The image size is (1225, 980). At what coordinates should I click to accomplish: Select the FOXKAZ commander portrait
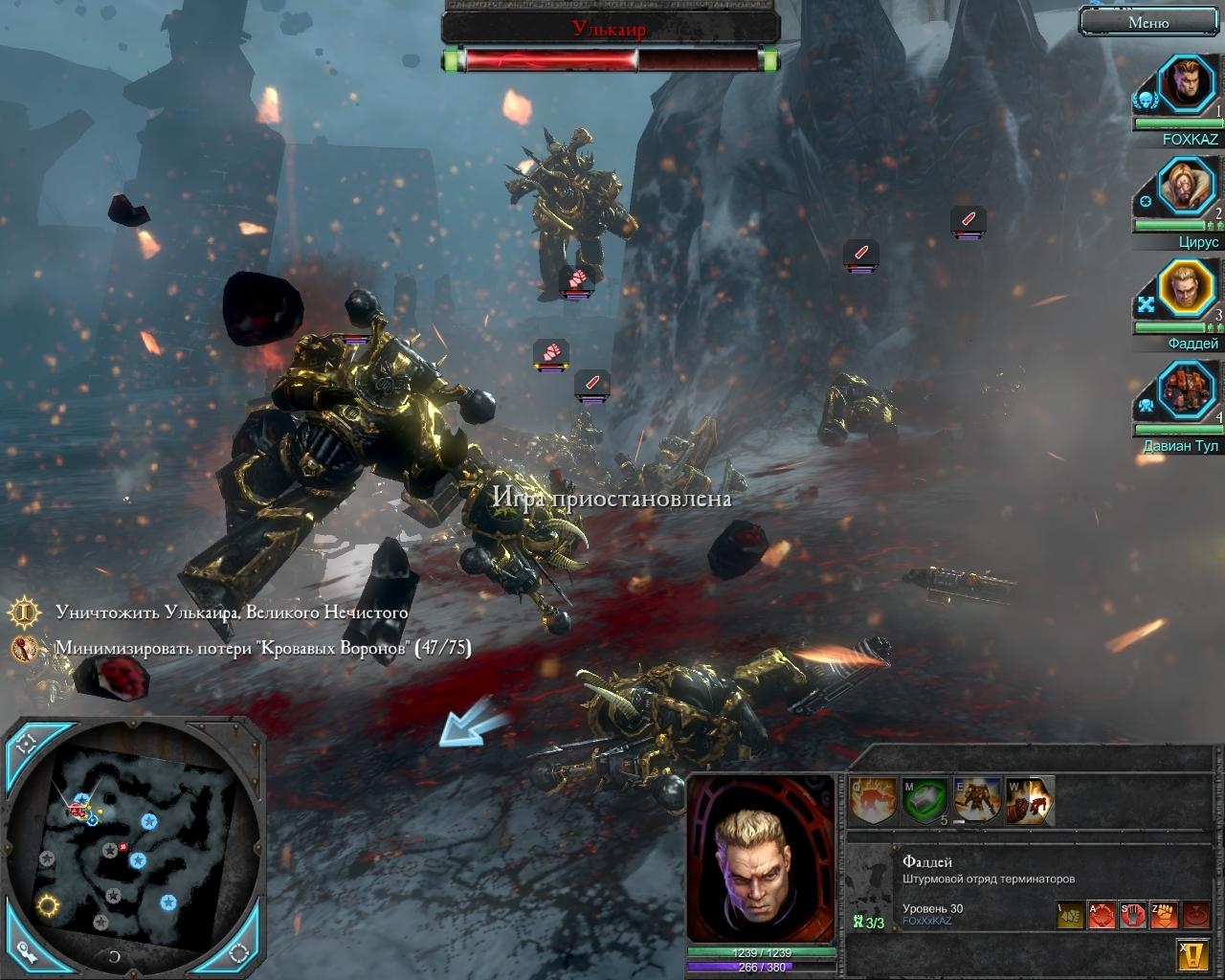(x=1186, y=85)
